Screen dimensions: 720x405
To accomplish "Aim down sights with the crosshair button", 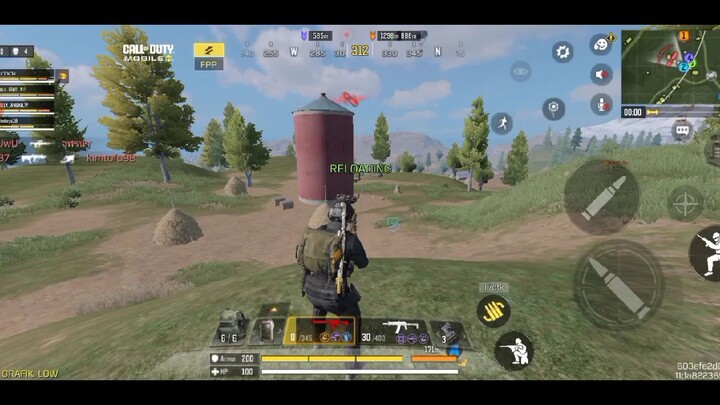I will 685,203.
